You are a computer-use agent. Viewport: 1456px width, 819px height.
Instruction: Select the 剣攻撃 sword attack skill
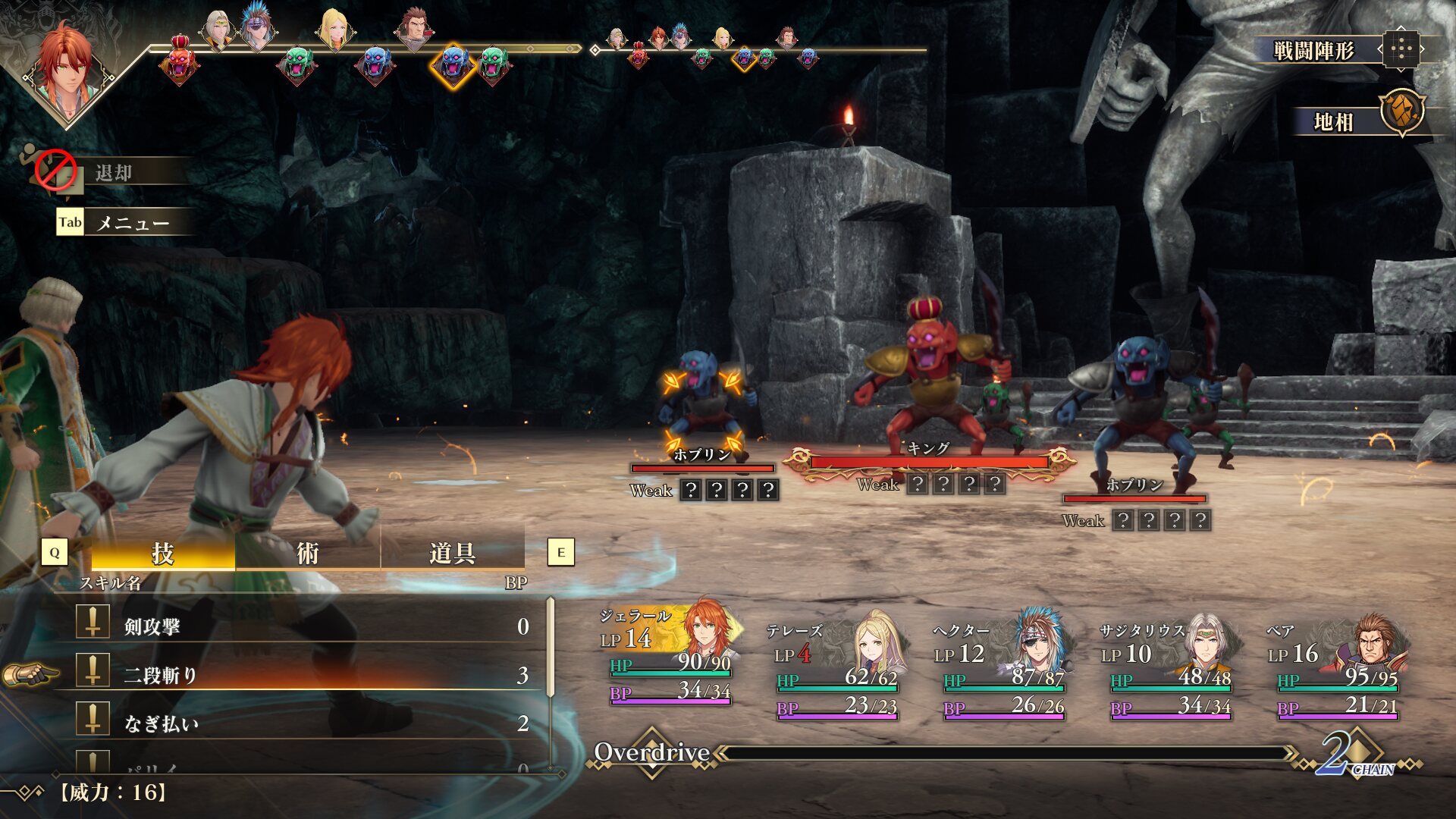303,626
